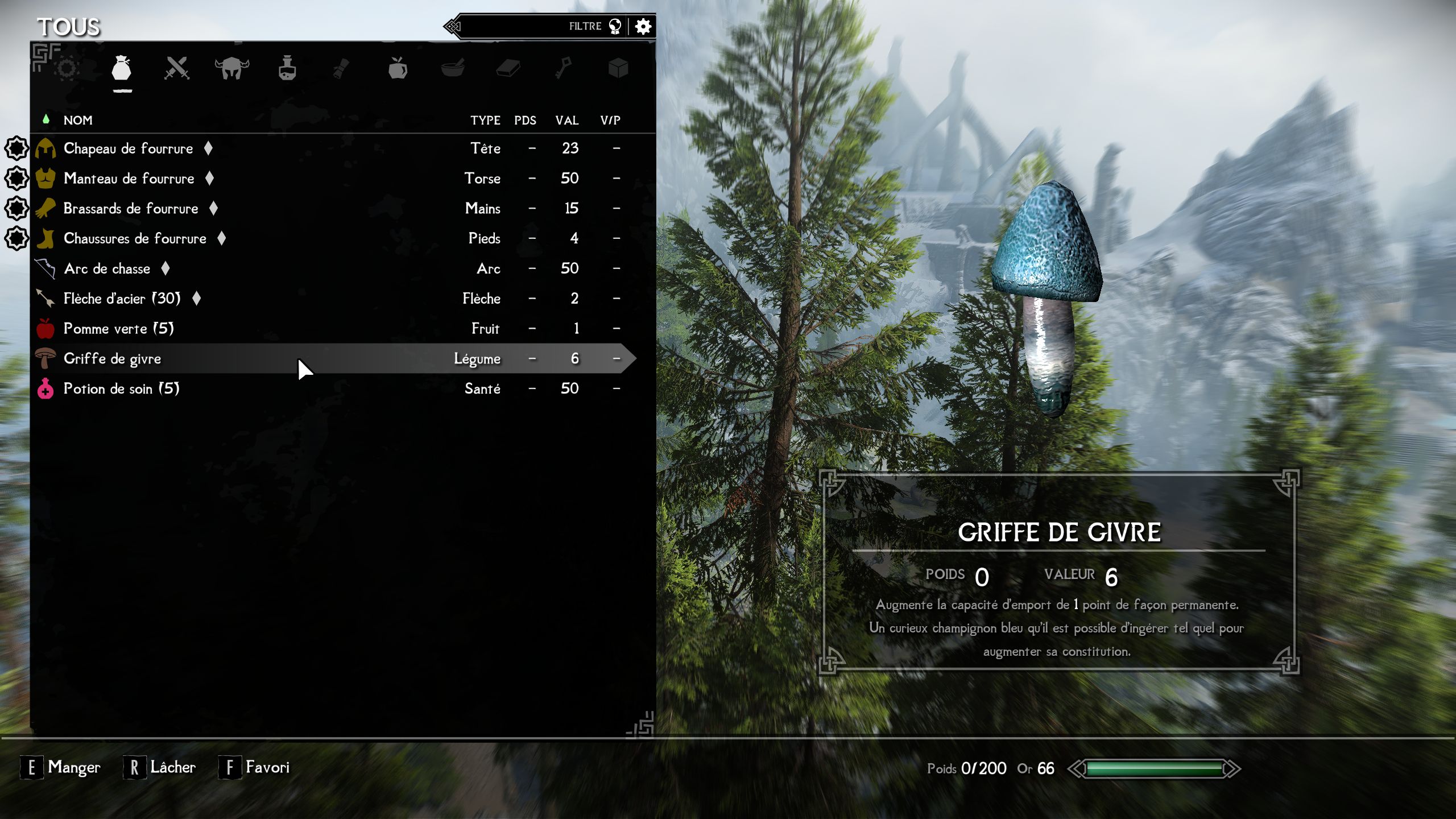The width and height of the screenshot is (1456, 819).
Task: Sort items by the NOM column header
Action: point(78,120)
